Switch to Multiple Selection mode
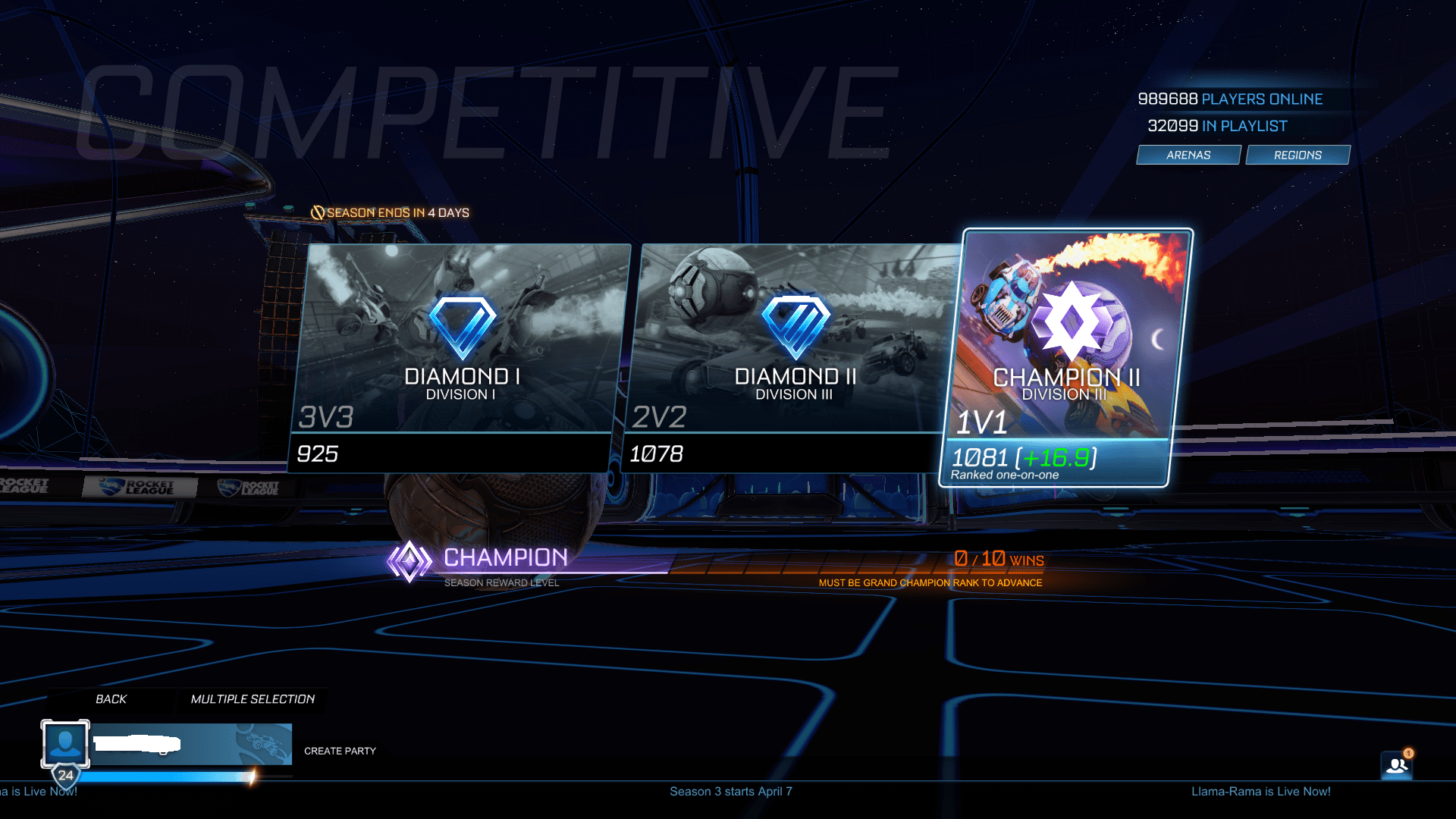The height and width of the screenshot is (819, 1456). click(x=253, y=699)
